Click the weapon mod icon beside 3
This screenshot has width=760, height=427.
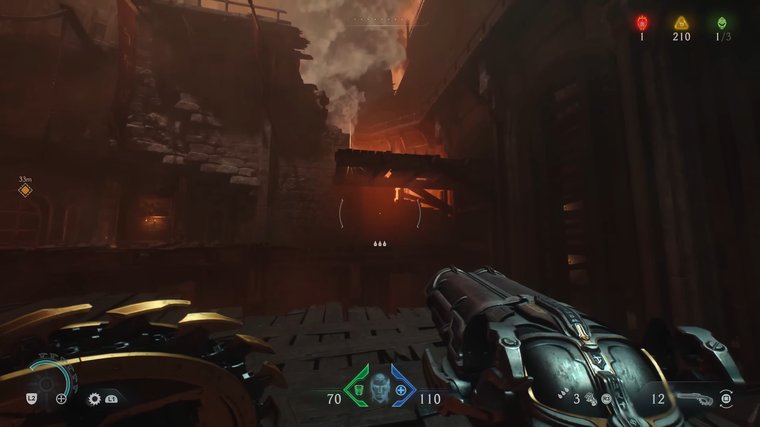click(592, 399)
